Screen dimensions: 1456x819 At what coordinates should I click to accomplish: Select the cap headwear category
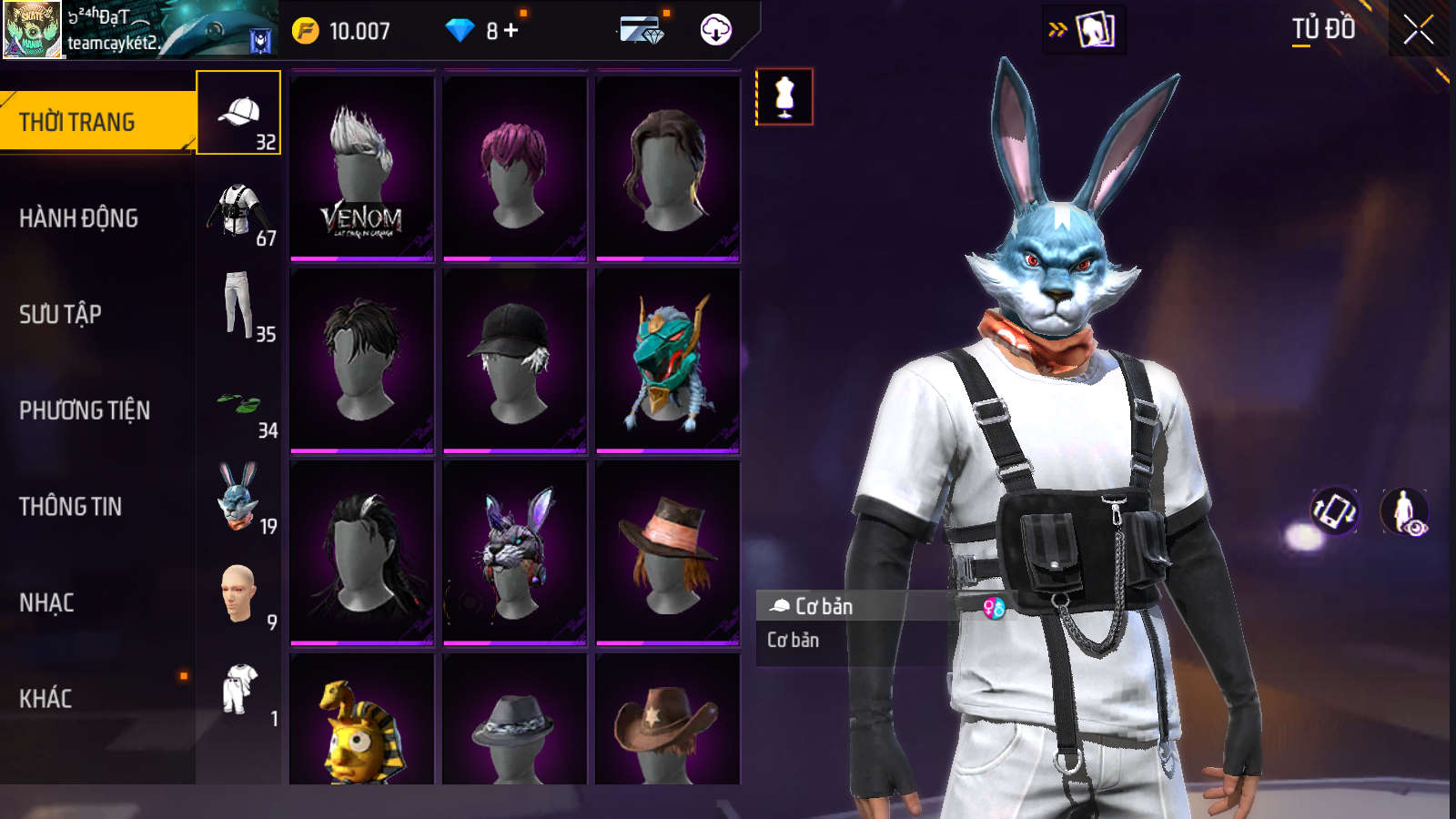[238, 114]
